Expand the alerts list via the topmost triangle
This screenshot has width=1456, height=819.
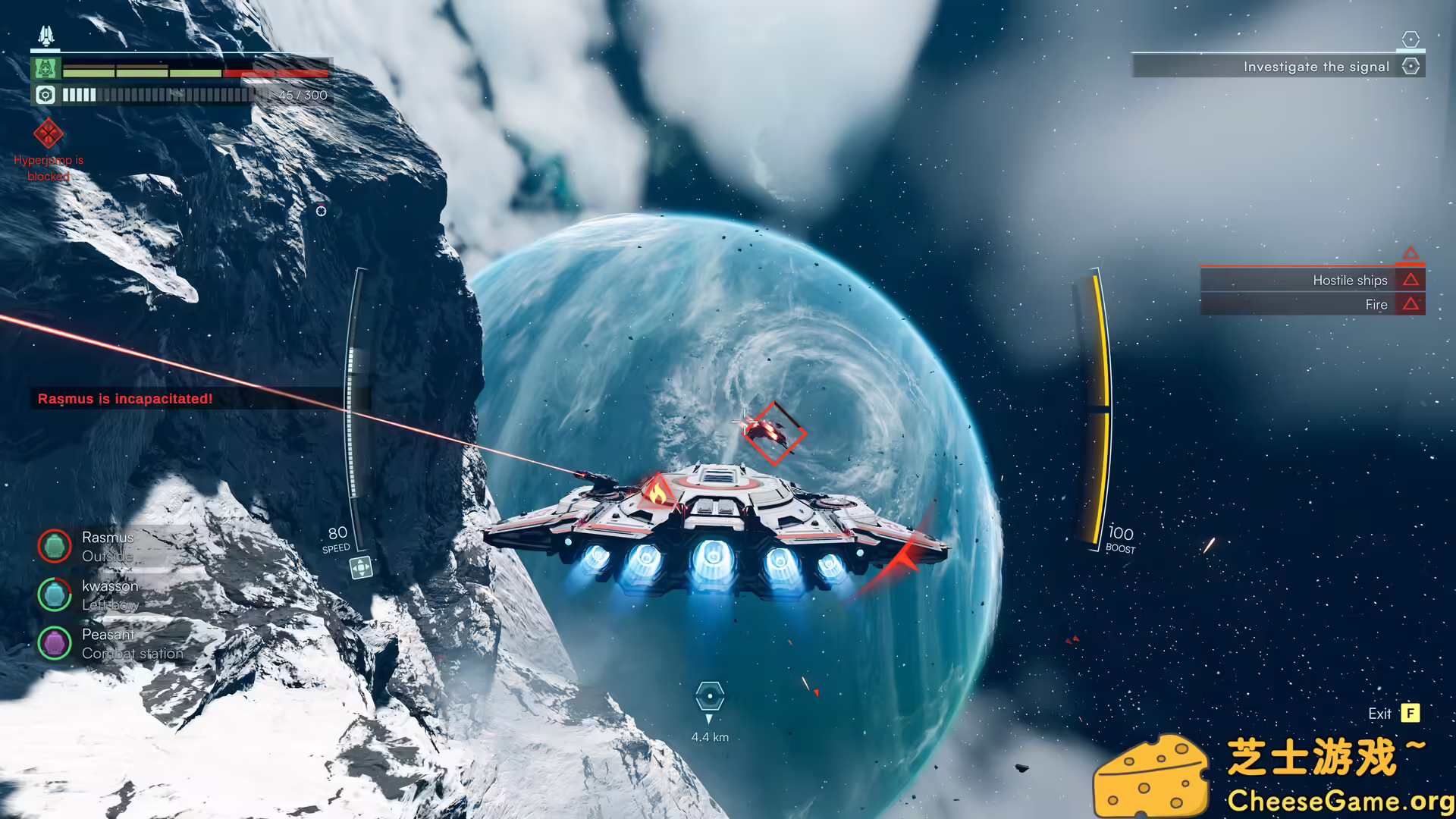1410,253
